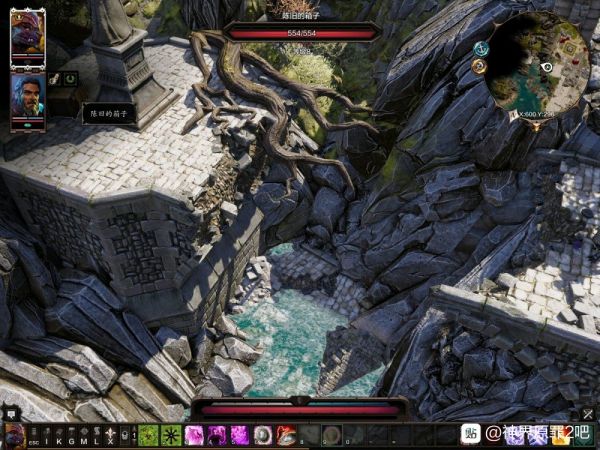Select the red lizard character portrait
600x450 pixels.
pos(27,37)
